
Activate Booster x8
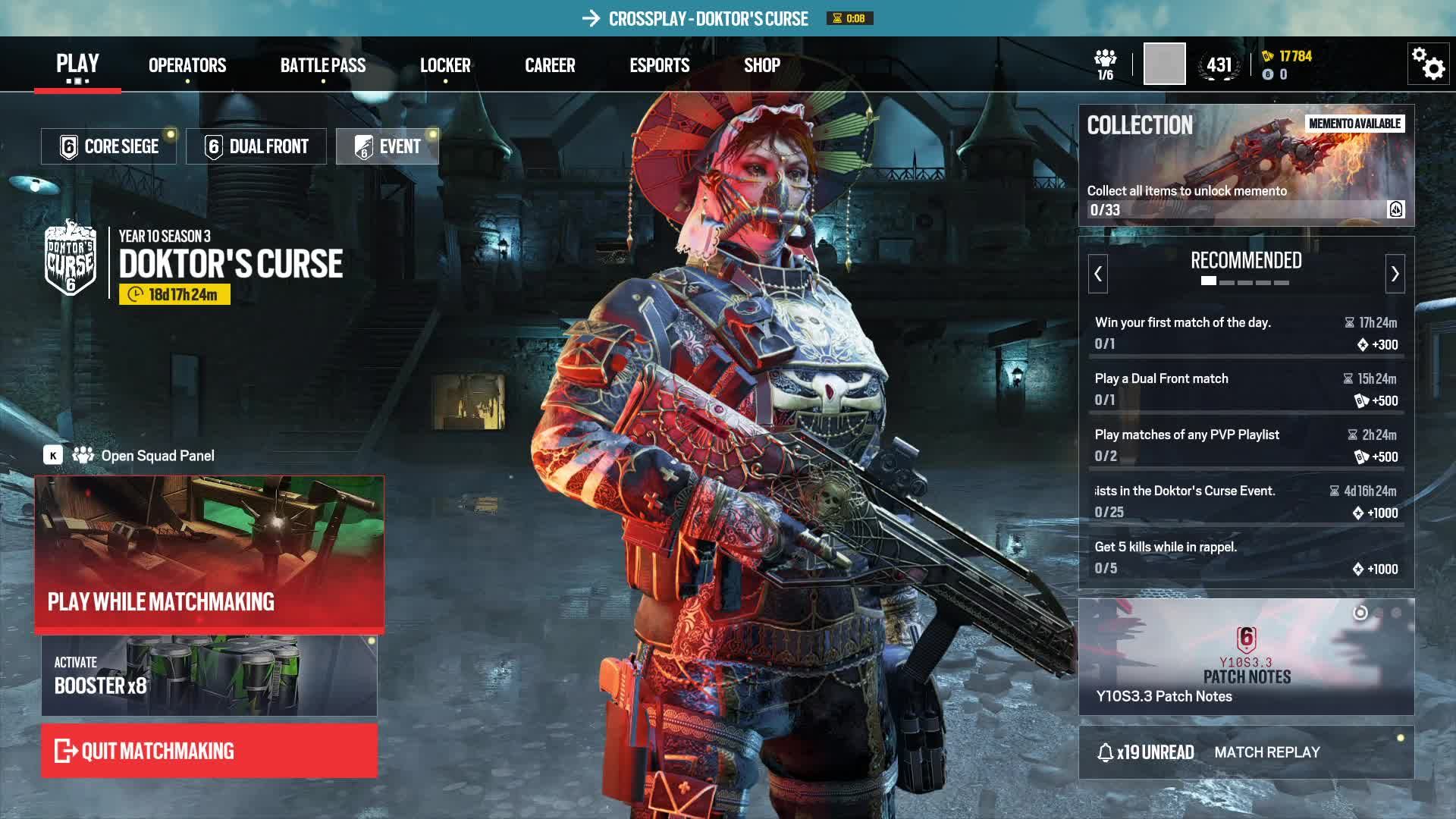click(x=209, y=676)
